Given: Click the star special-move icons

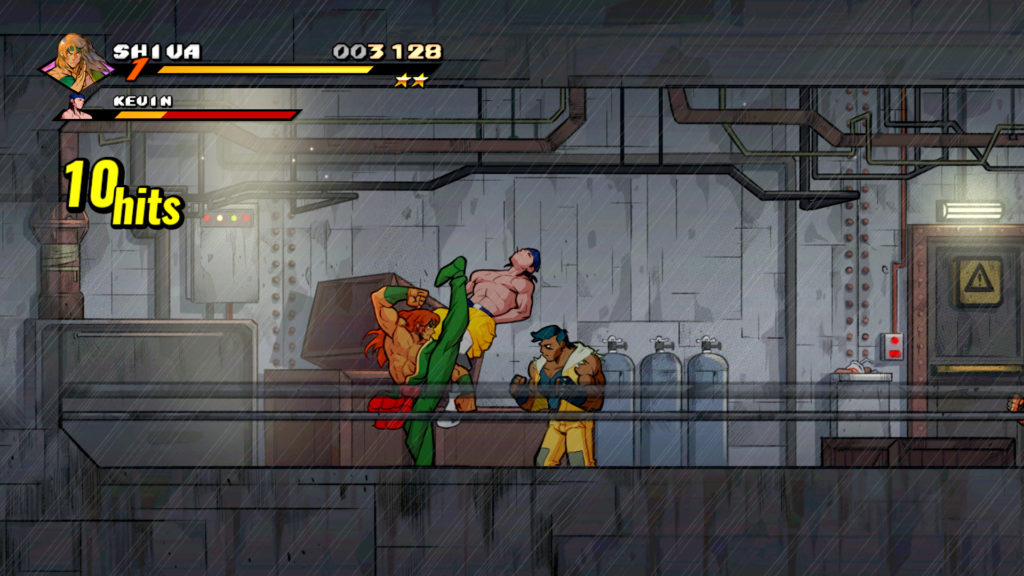Looking at the screenshot, I should pyautogui.click(x=410, y=81).
